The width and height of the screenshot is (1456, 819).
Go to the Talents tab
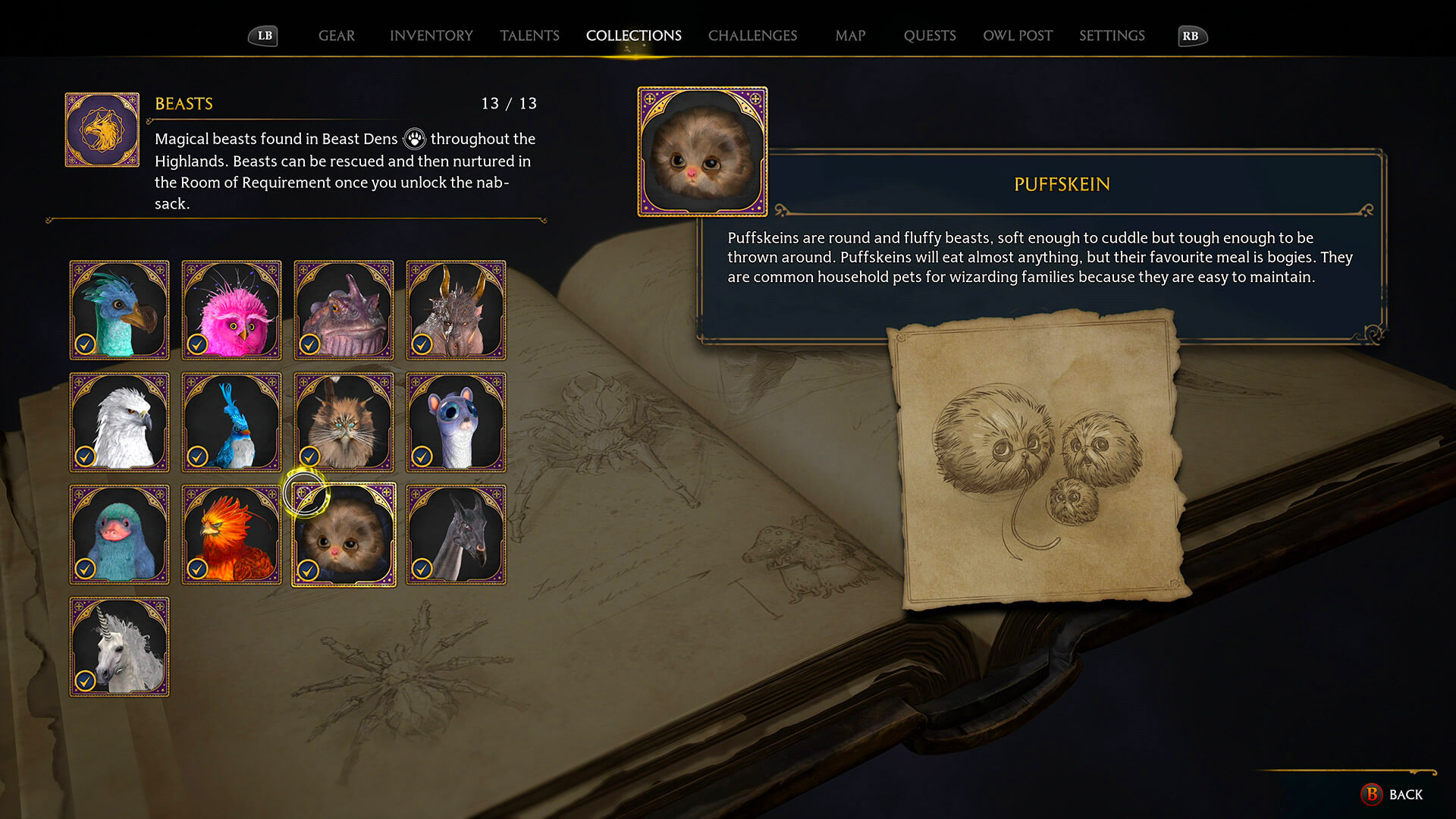click(x=529, y=36)
